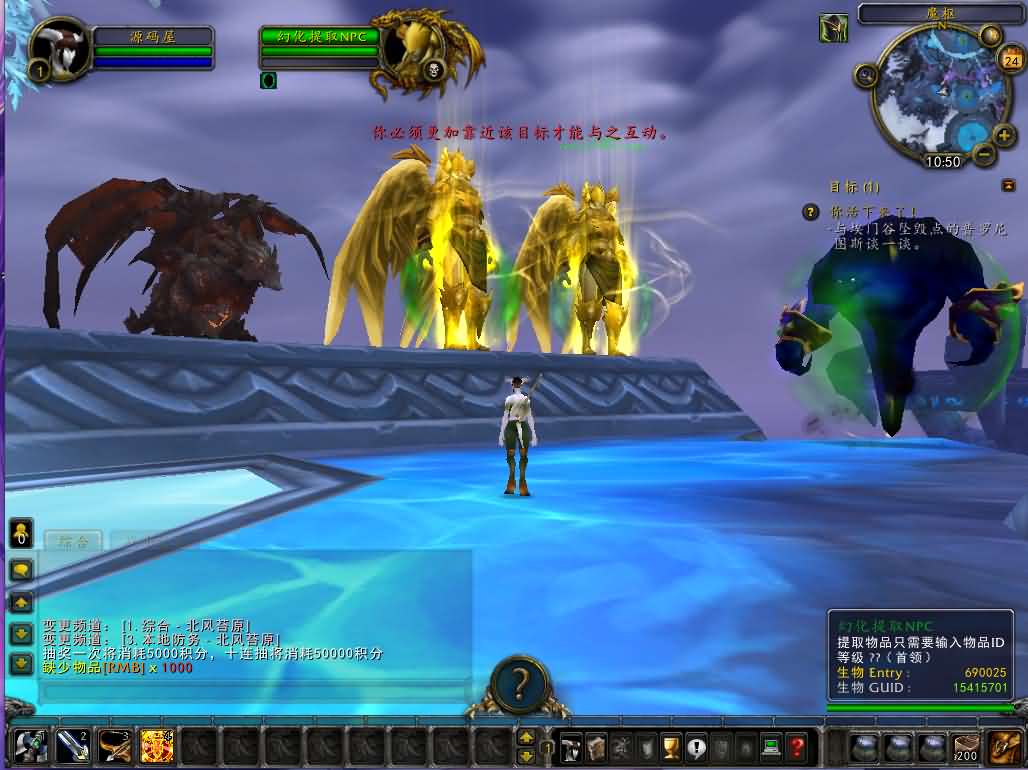Open the chat menu speech bubble button

tap(21, 570)
